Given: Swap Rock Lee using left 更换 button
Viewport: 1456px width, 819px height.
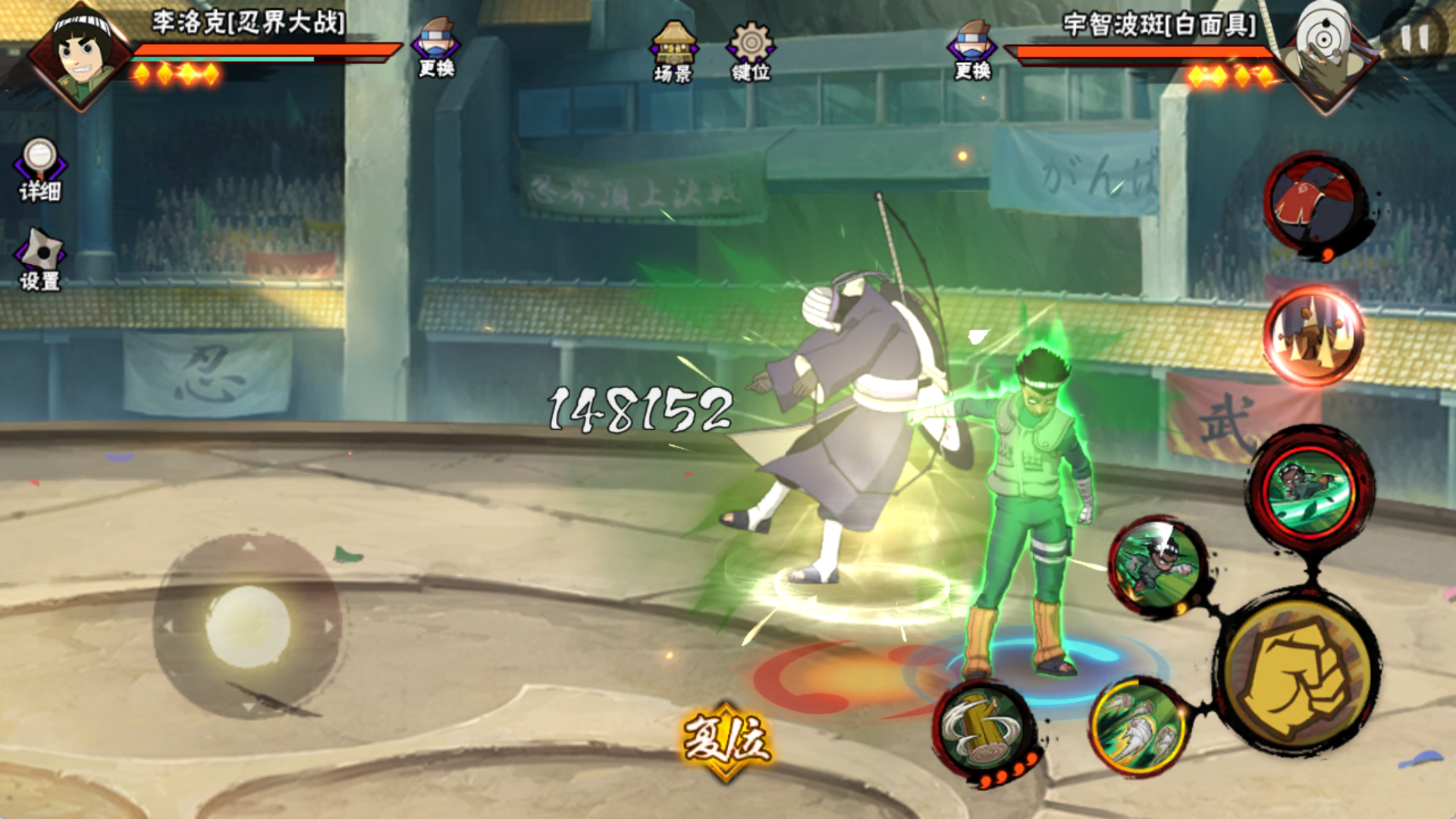Looking at the screenshot, I should coord(436,49).
